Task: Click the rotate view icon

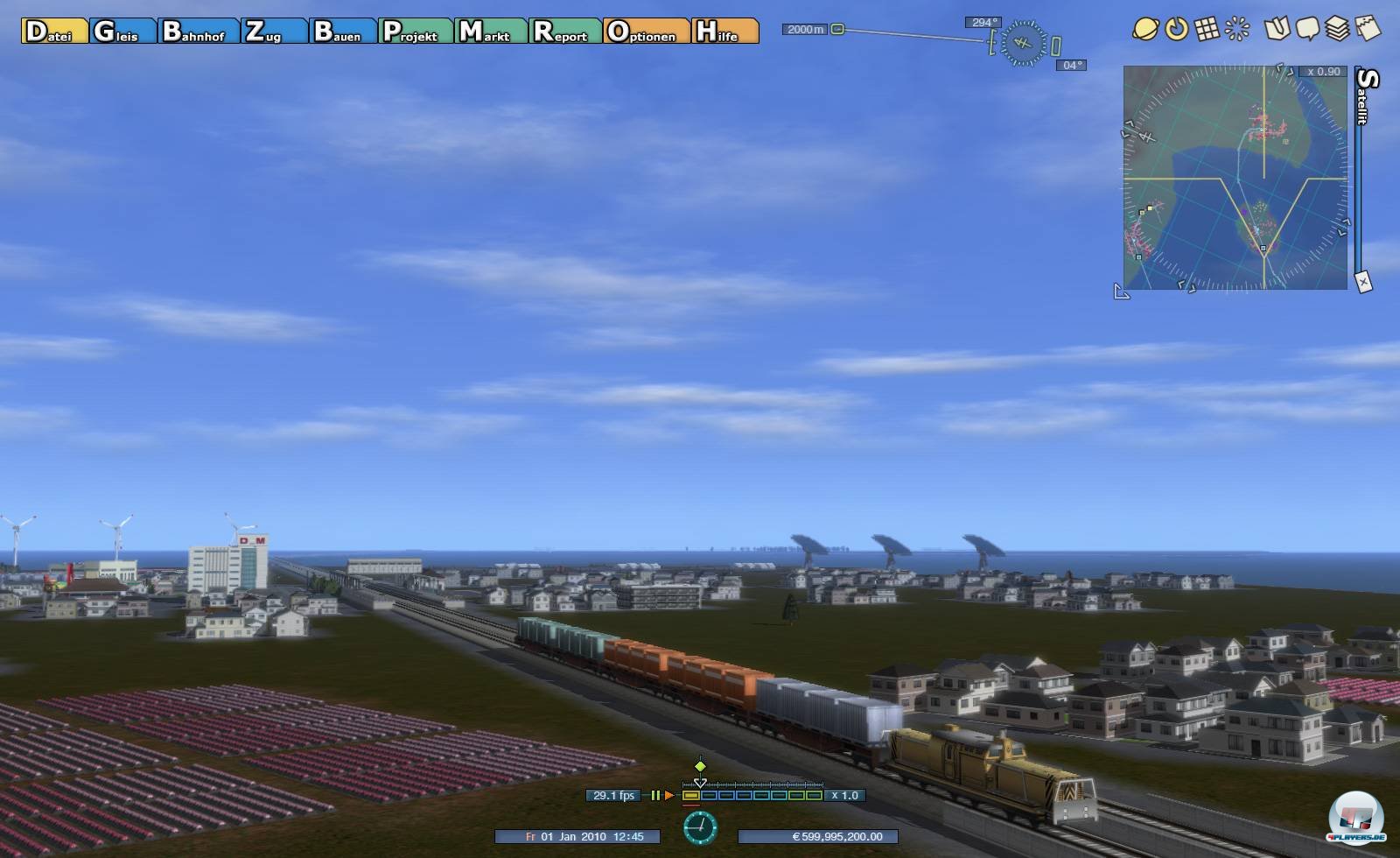Action: pyautogui.click(x=1175, y=29)
